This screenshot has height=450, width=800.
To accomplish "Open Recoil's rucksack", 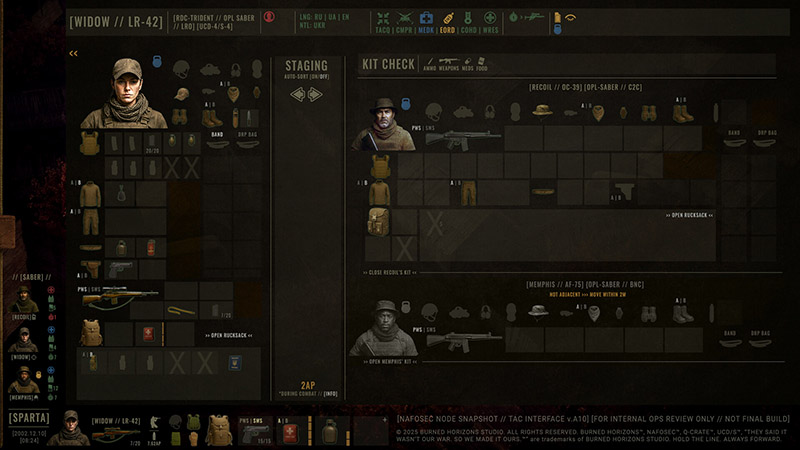I will point(689,215).
